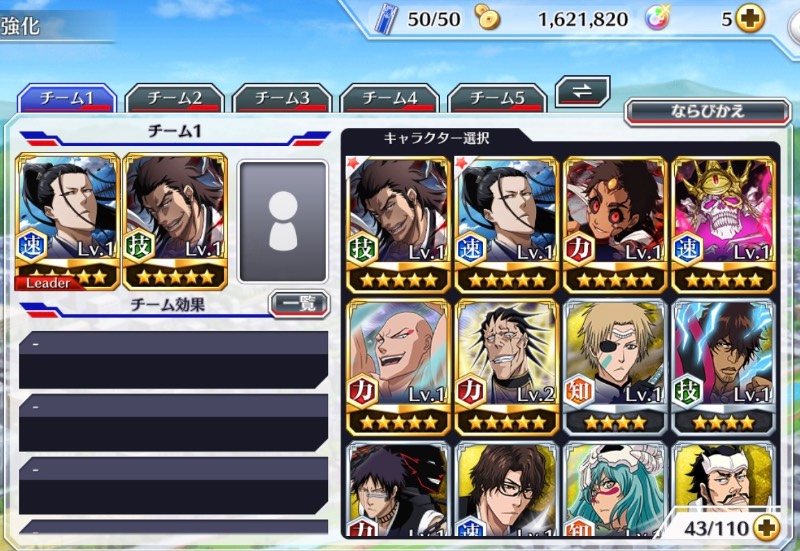
Task: Pick the red-faced dark-skinned power character card
Action: (616, 224)
